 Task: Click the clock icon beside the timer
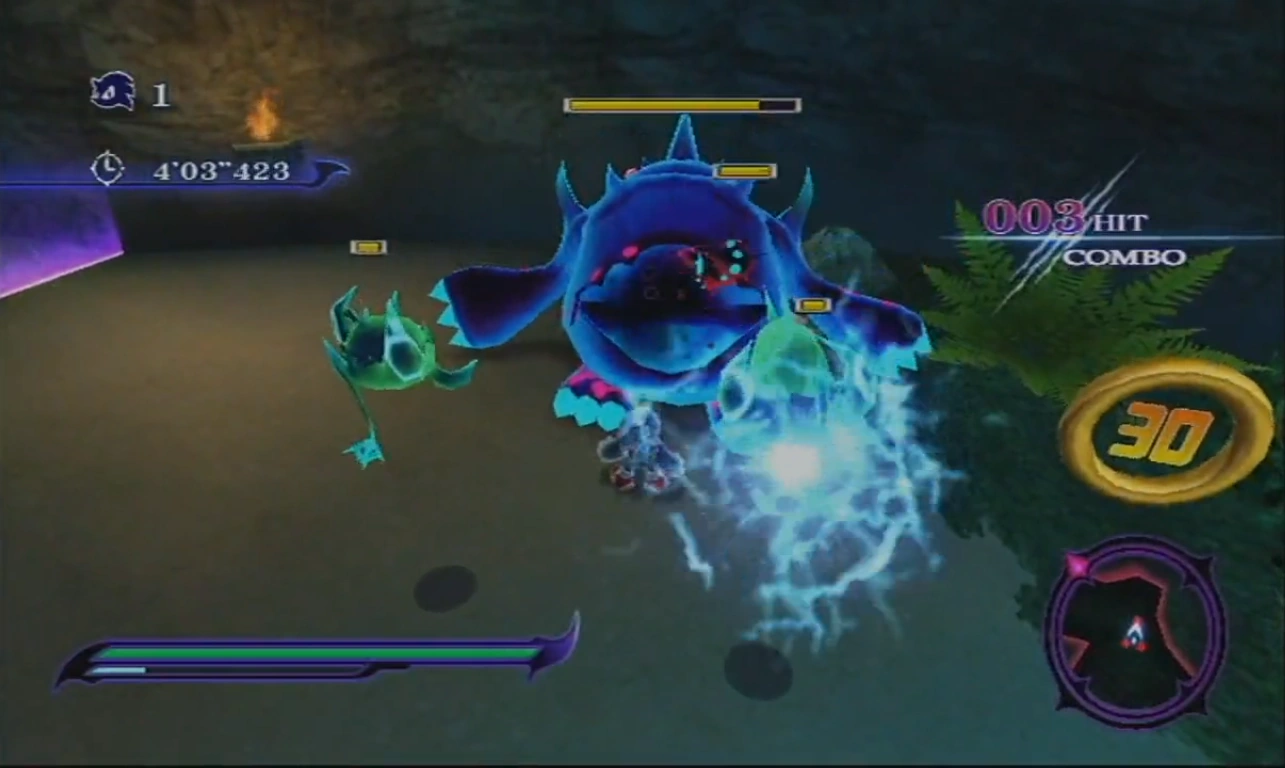(107, 168)
